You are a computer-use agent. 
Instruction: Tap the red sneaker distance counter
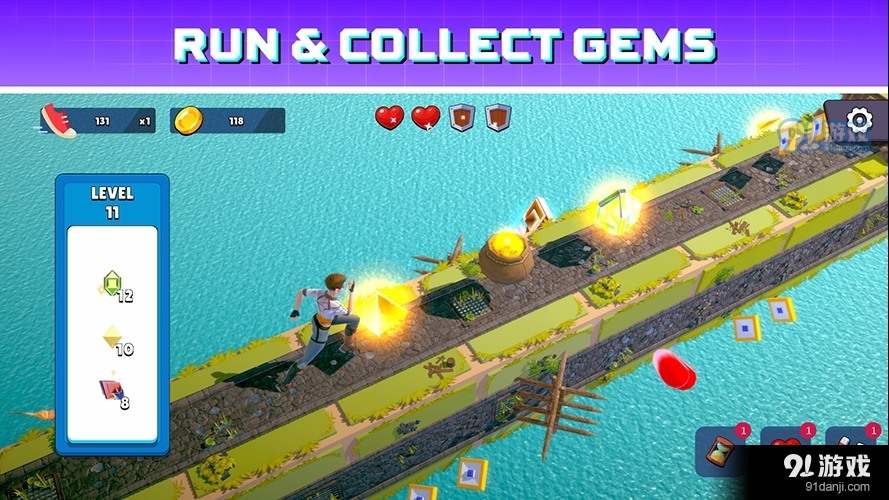click(x=98, y=121)
